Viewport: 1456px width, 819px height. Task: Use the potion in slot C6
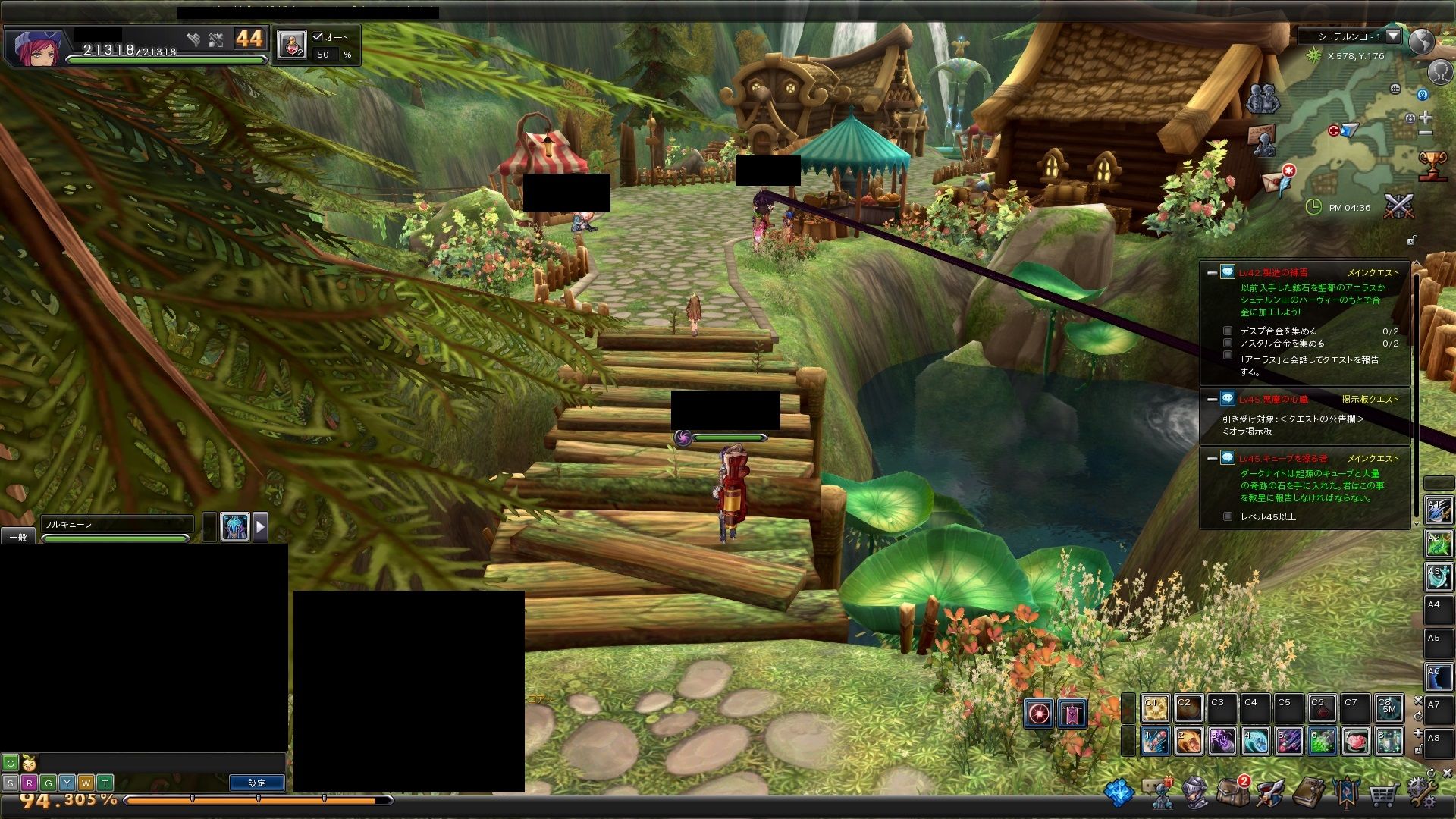1321,708
